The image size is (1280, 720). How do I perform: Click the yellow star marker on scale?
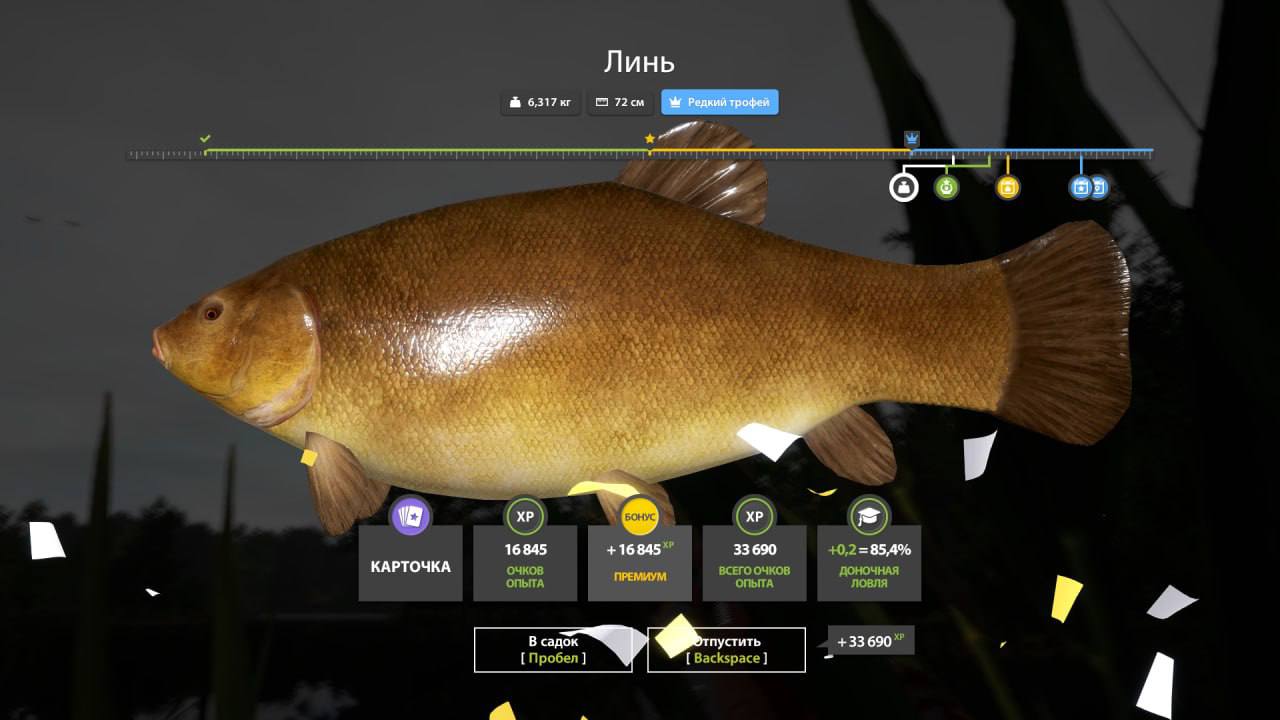click(650, 139)
